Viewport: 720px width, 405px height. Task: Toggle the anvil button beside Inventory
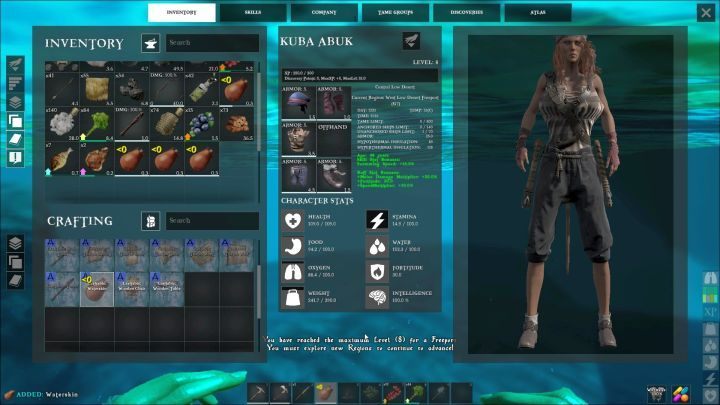point(151,44)
